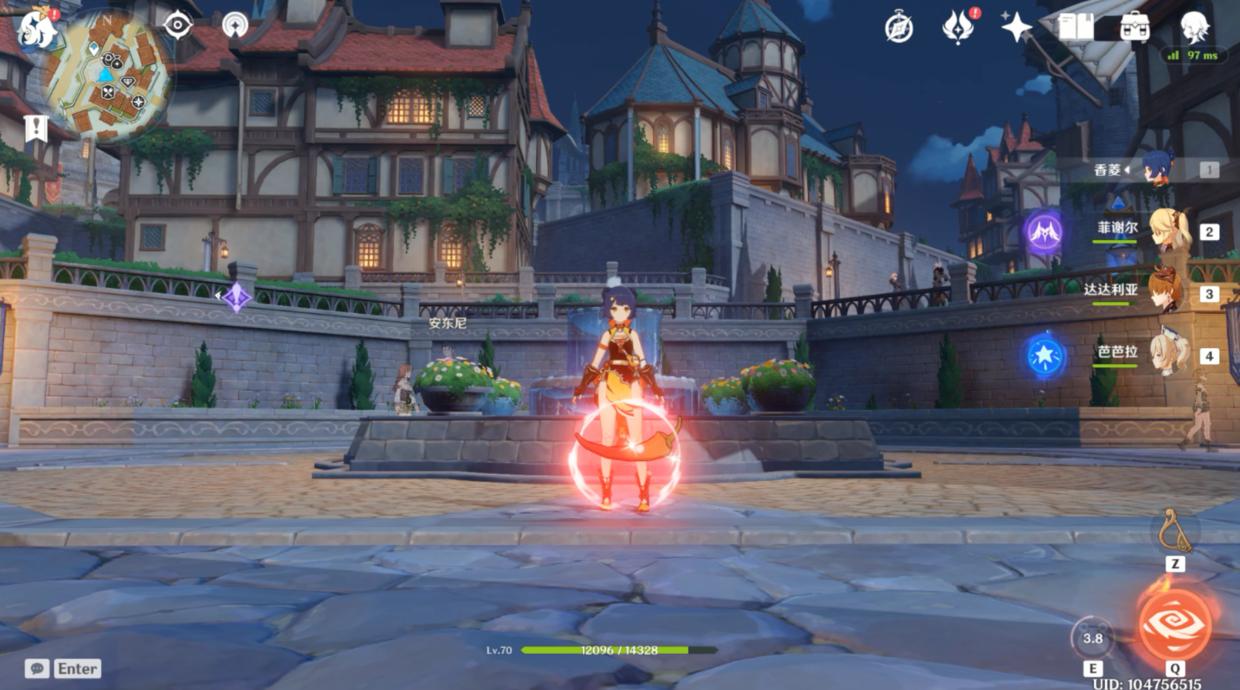Open the chat box speech bubble

[x=38, y=668]
